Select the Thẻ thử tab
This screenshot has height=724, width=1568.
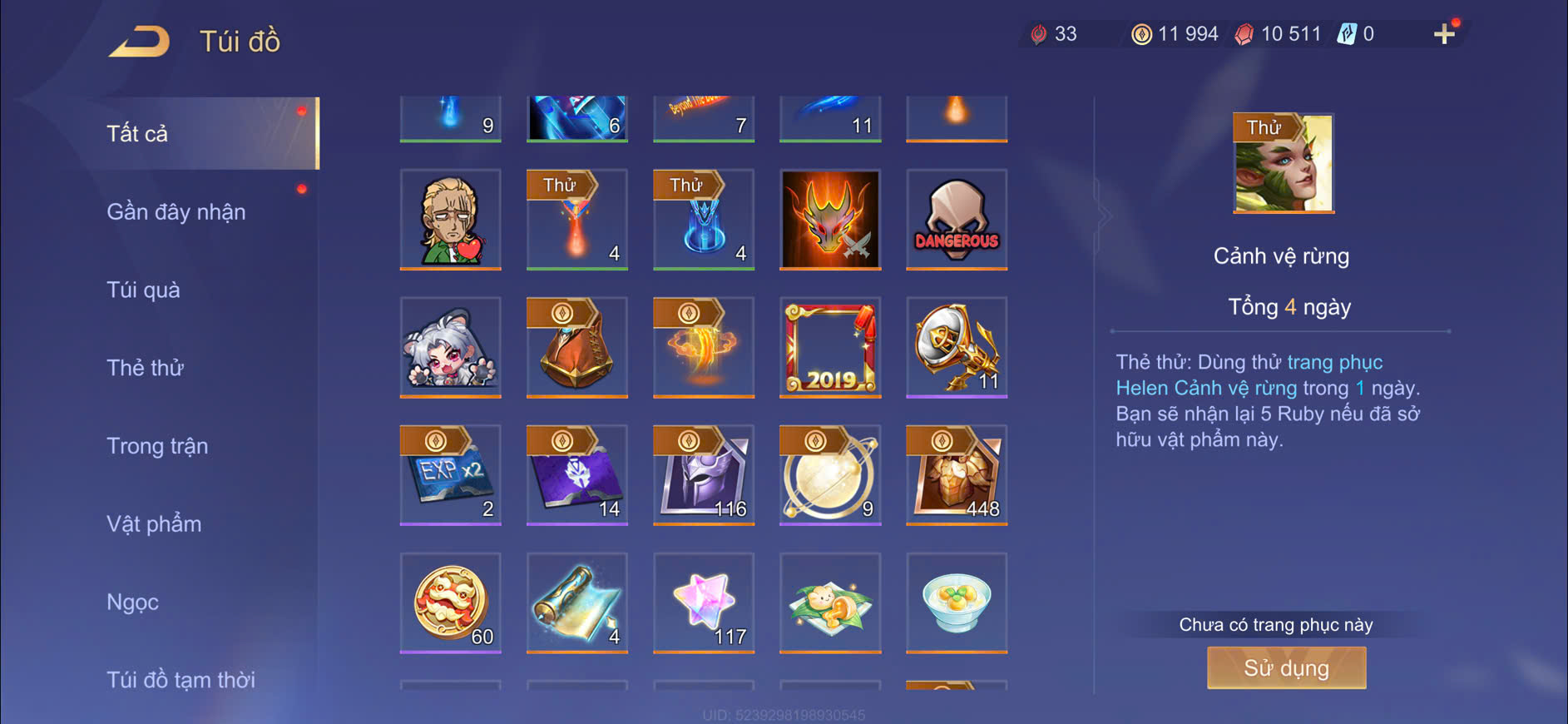point(145,368)
